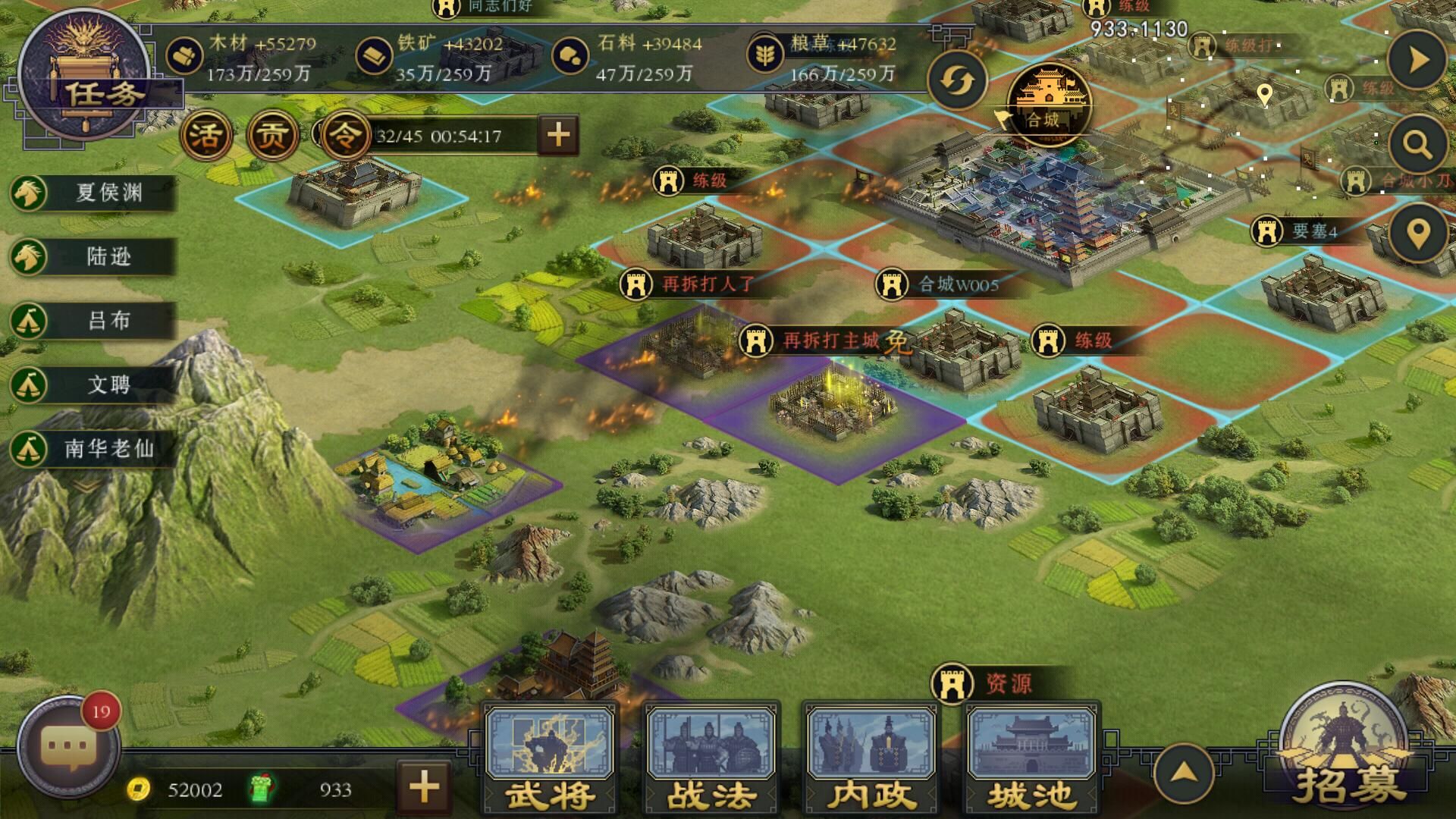Select the 夏侯渊 army entry

click(93, 193)
